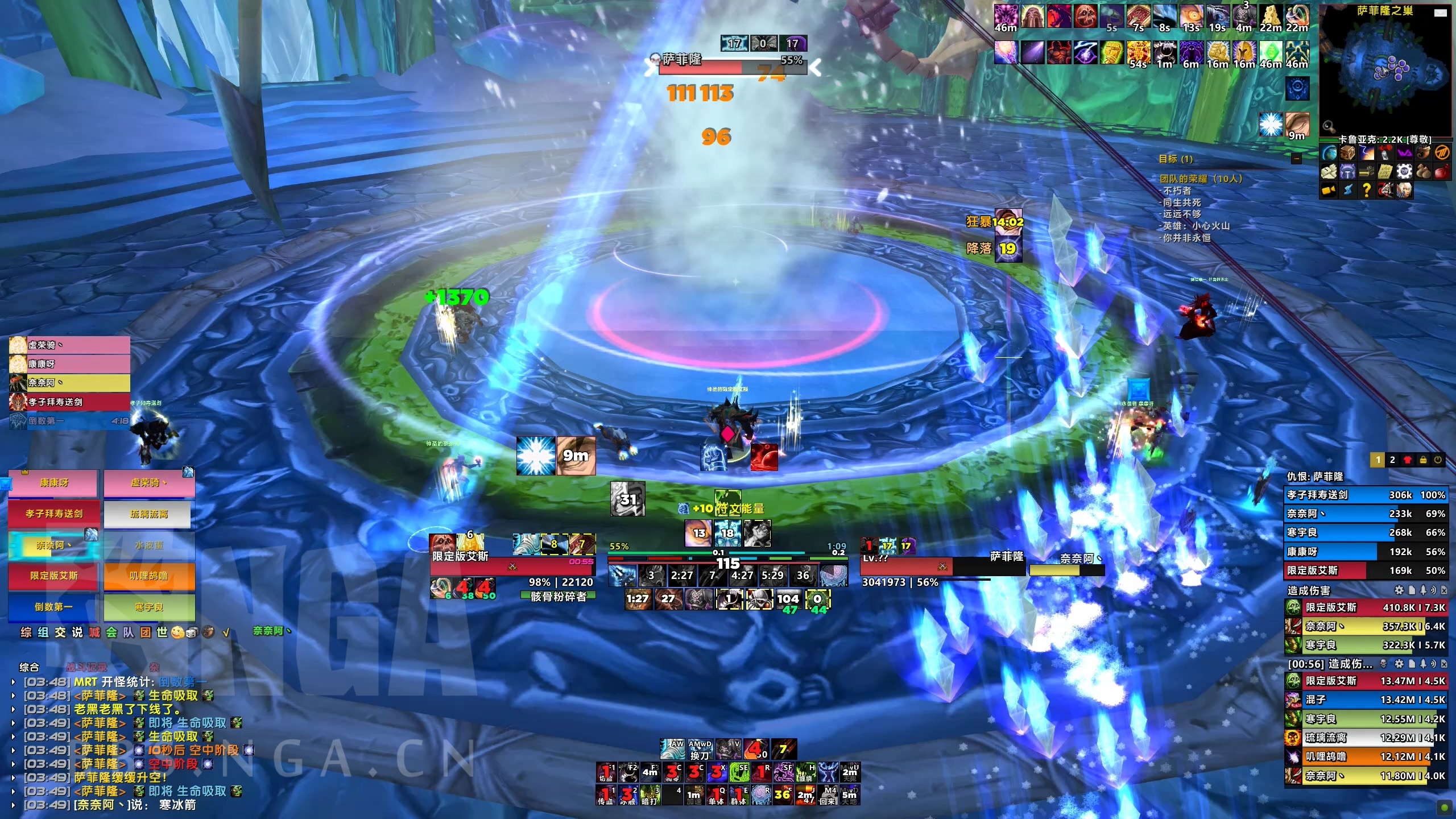Toggle the power icon on the damage meter titlebar

(x=1437, y=461)
